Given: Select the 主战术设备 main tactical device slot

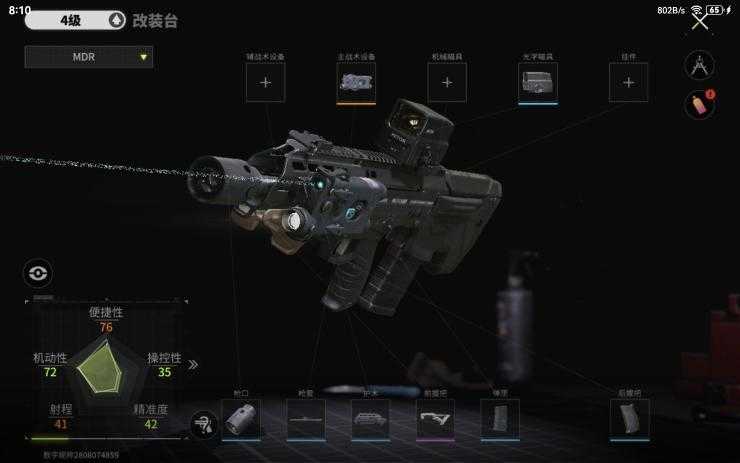Looking at the screenshot, I should tap(356, 83).
